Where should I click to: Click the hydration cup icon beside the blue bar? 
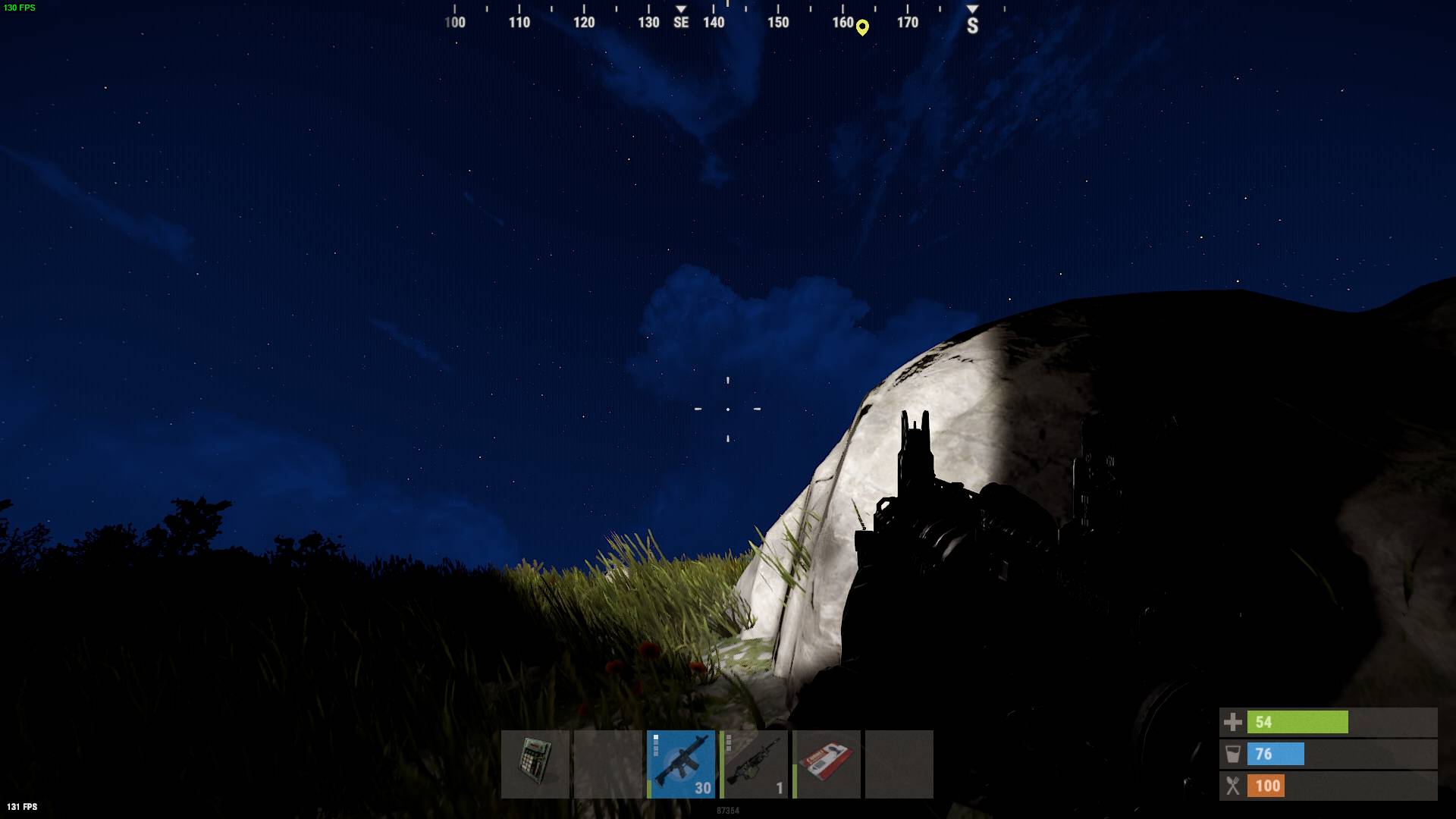(1235, 754)
